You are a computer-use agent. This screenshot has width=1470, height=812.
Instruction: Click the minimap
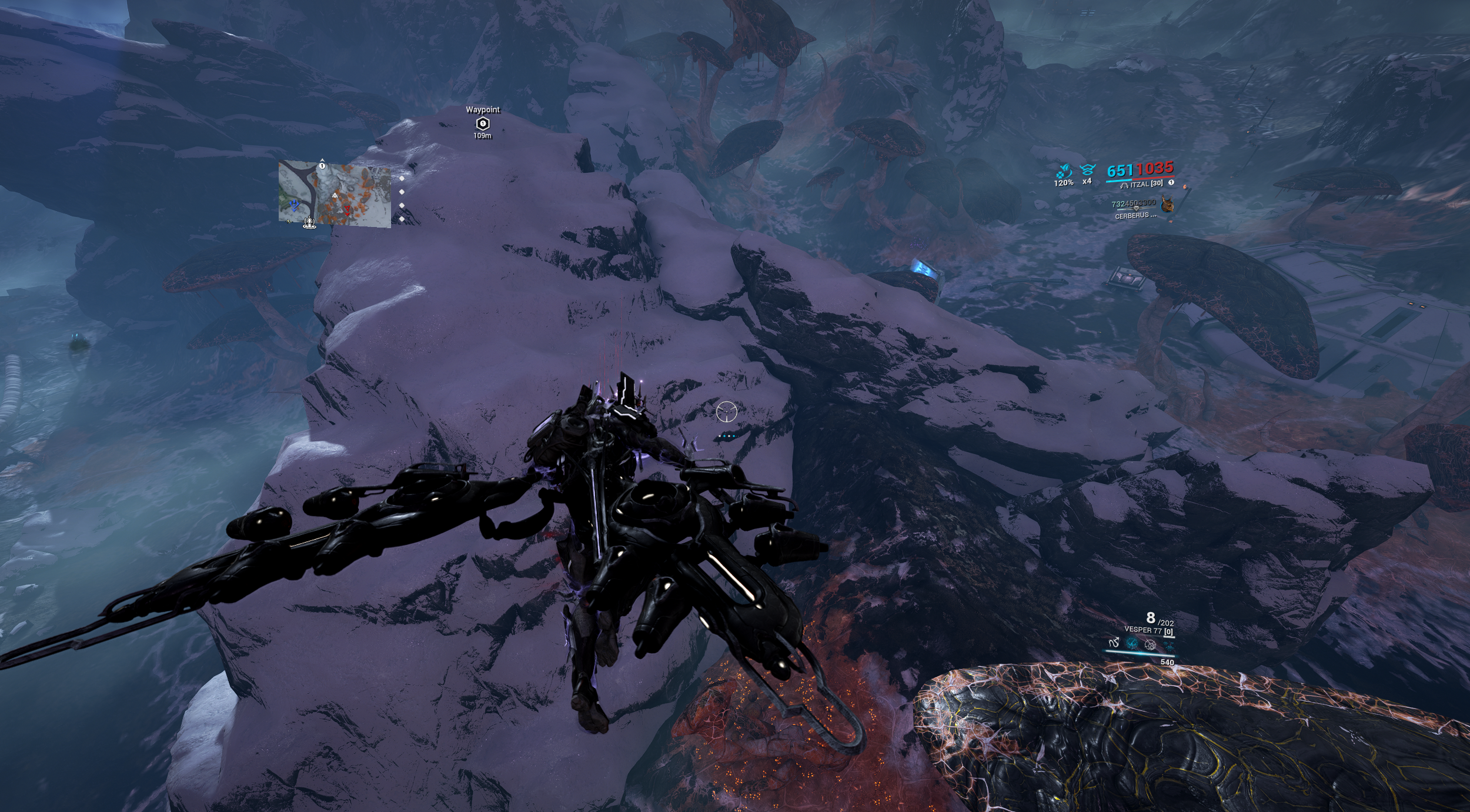pyautogui.click(x=335, y=194)
